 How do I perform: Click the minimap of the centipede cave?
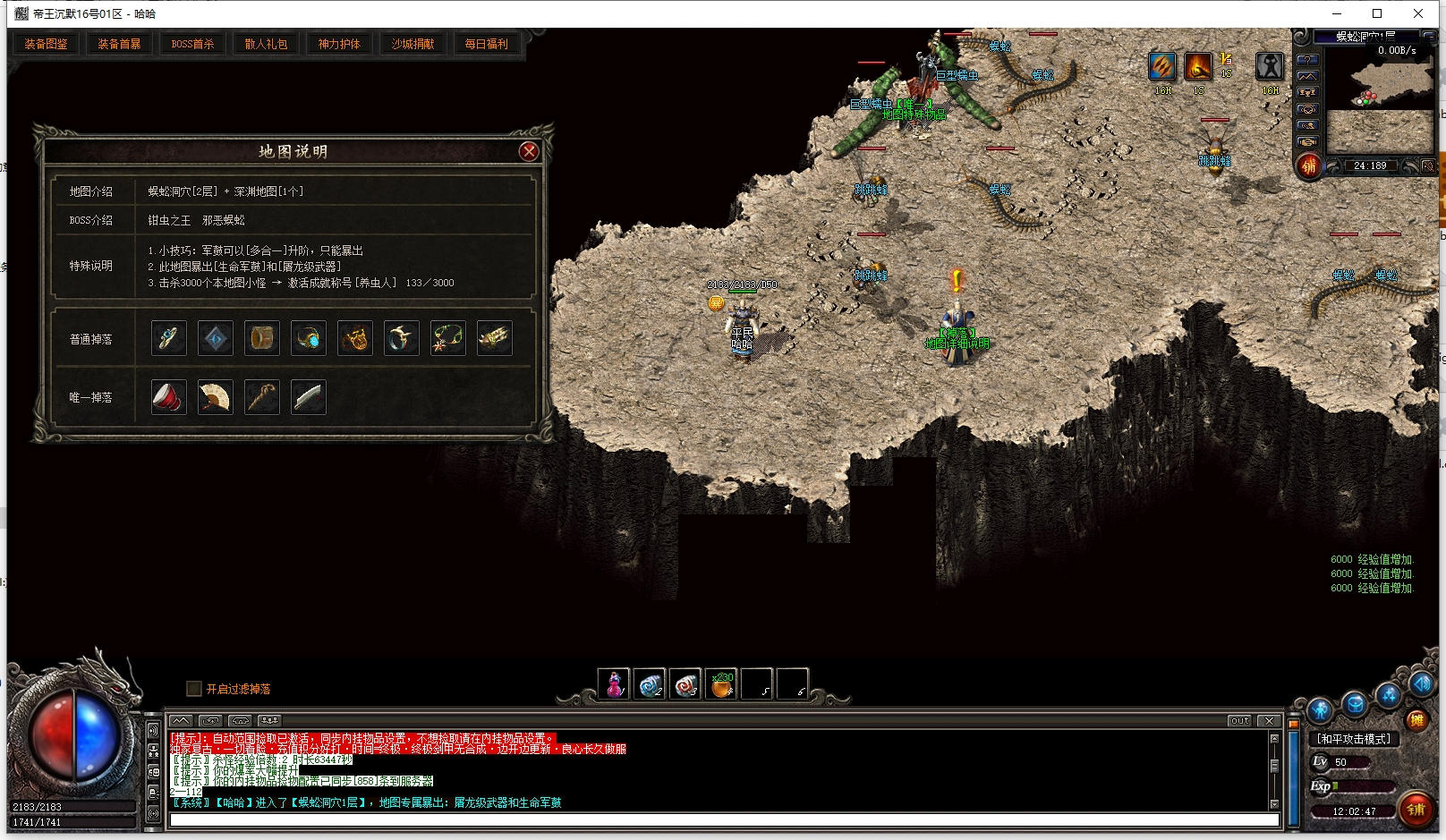click(1380, 97)
